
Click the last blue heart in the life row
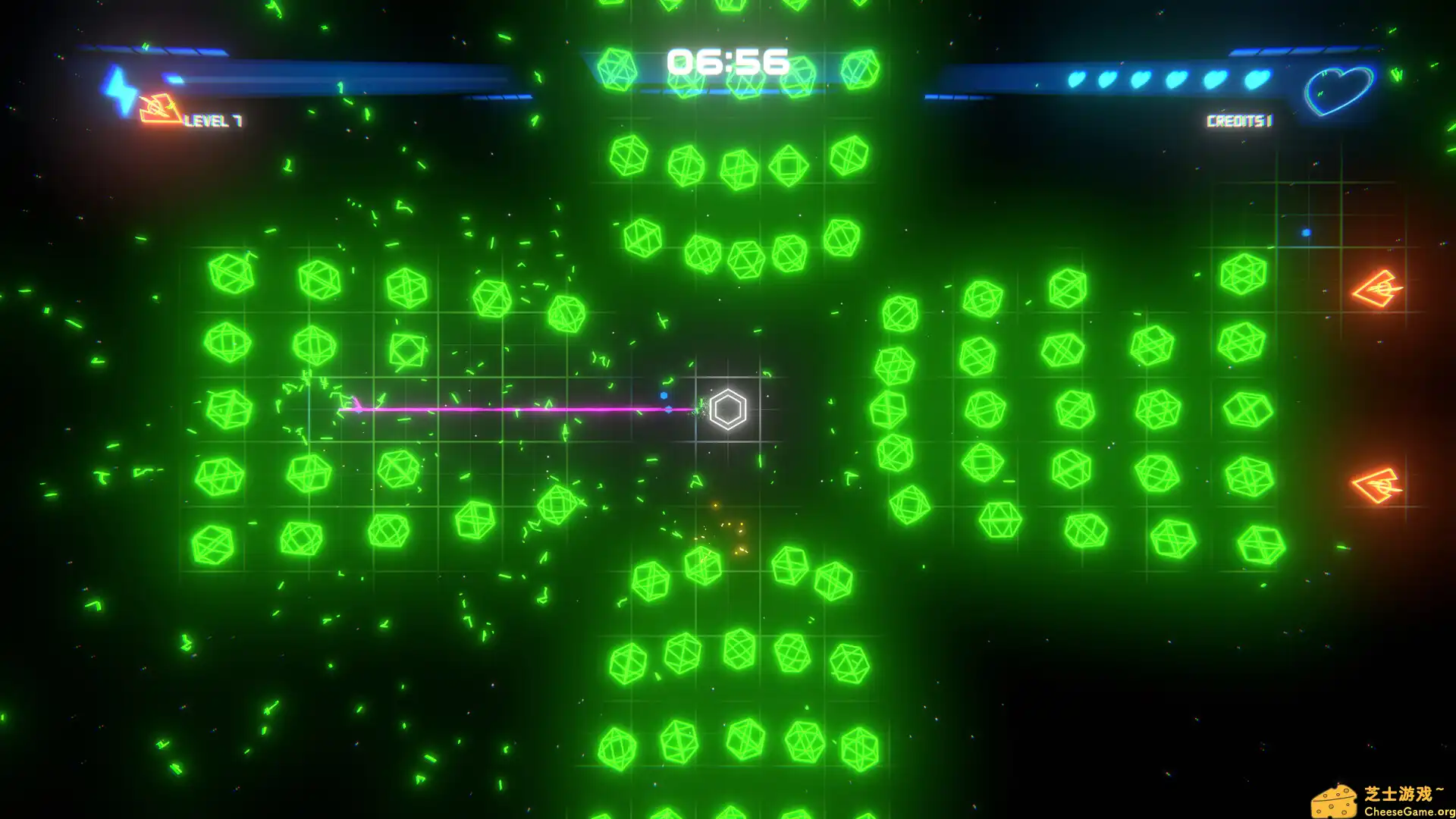point(1257,79)
